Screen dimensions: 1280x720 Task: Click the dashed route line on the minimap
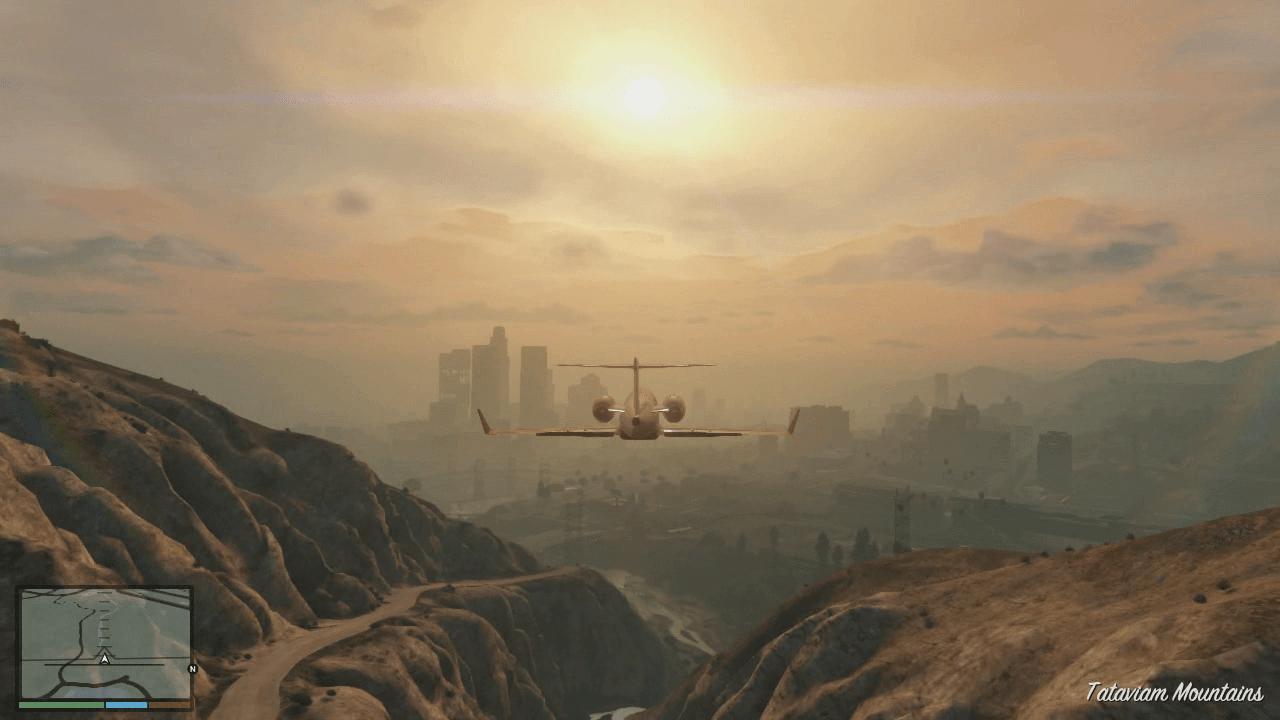[x=104, y=619]
